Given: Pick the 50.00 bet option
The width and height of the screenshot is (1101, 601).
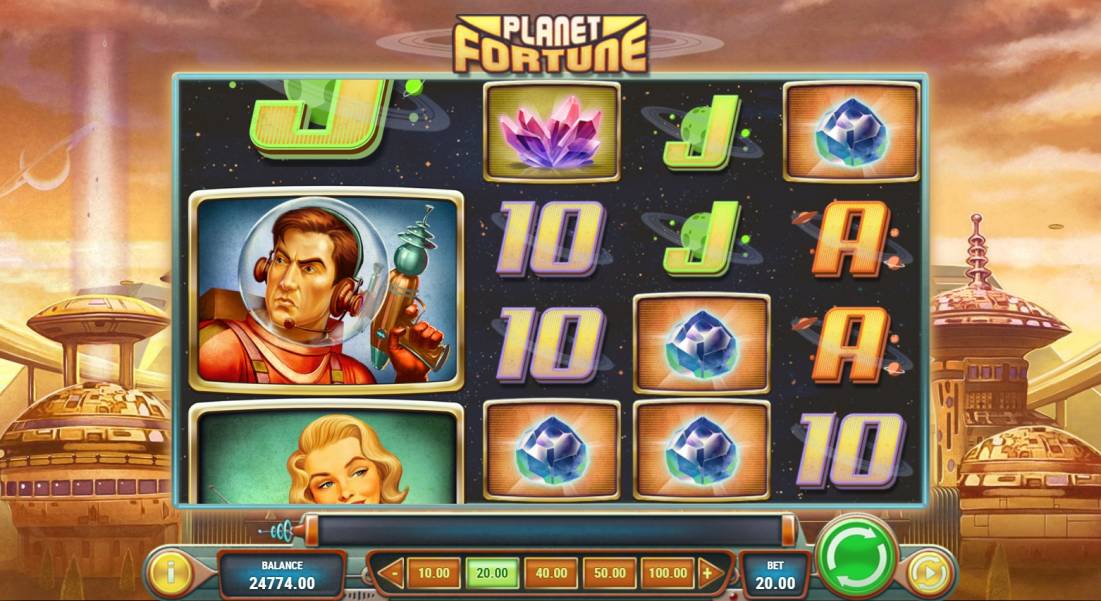Looking at the screenshot, I should (x=609, y=574).
